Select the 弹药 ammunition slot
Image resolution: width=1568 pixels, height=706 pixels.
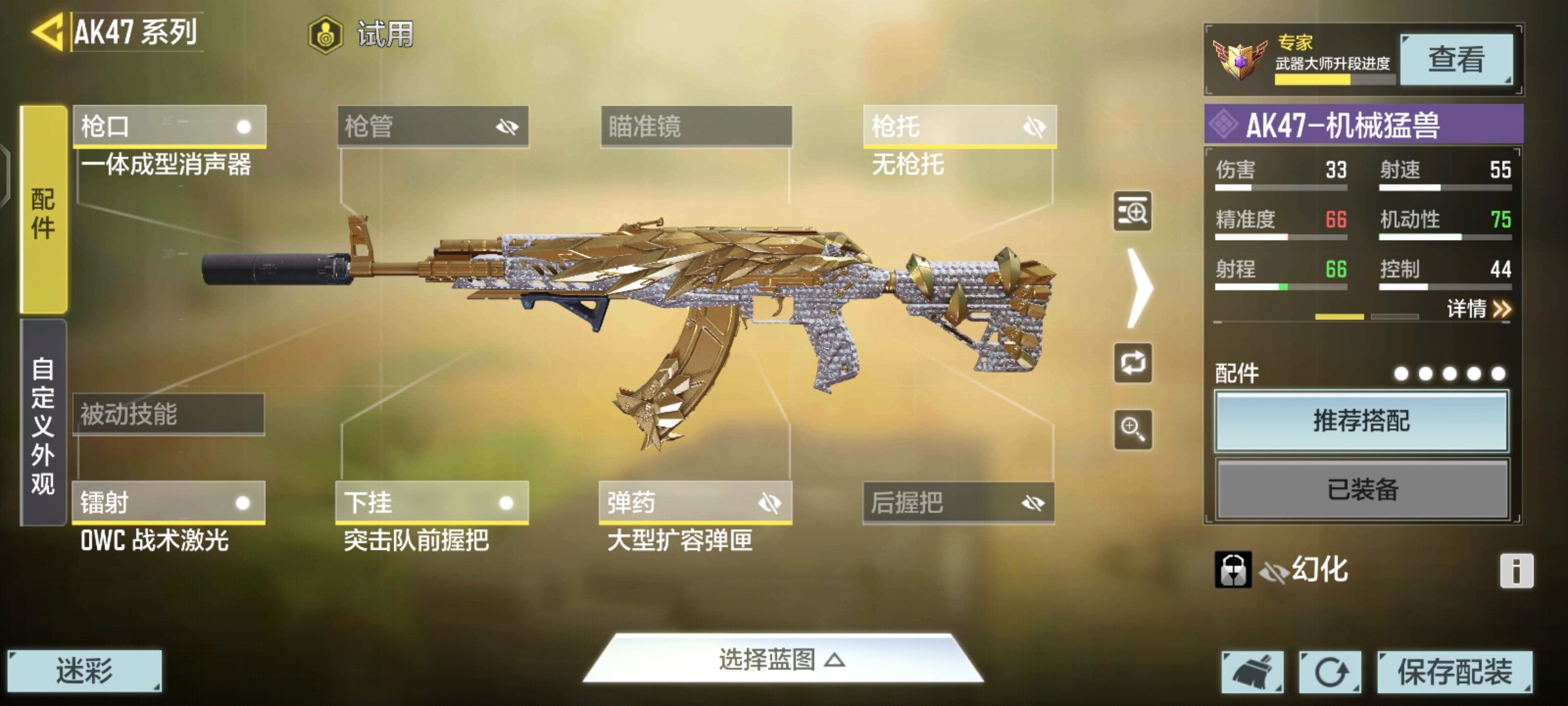point(695,503)
